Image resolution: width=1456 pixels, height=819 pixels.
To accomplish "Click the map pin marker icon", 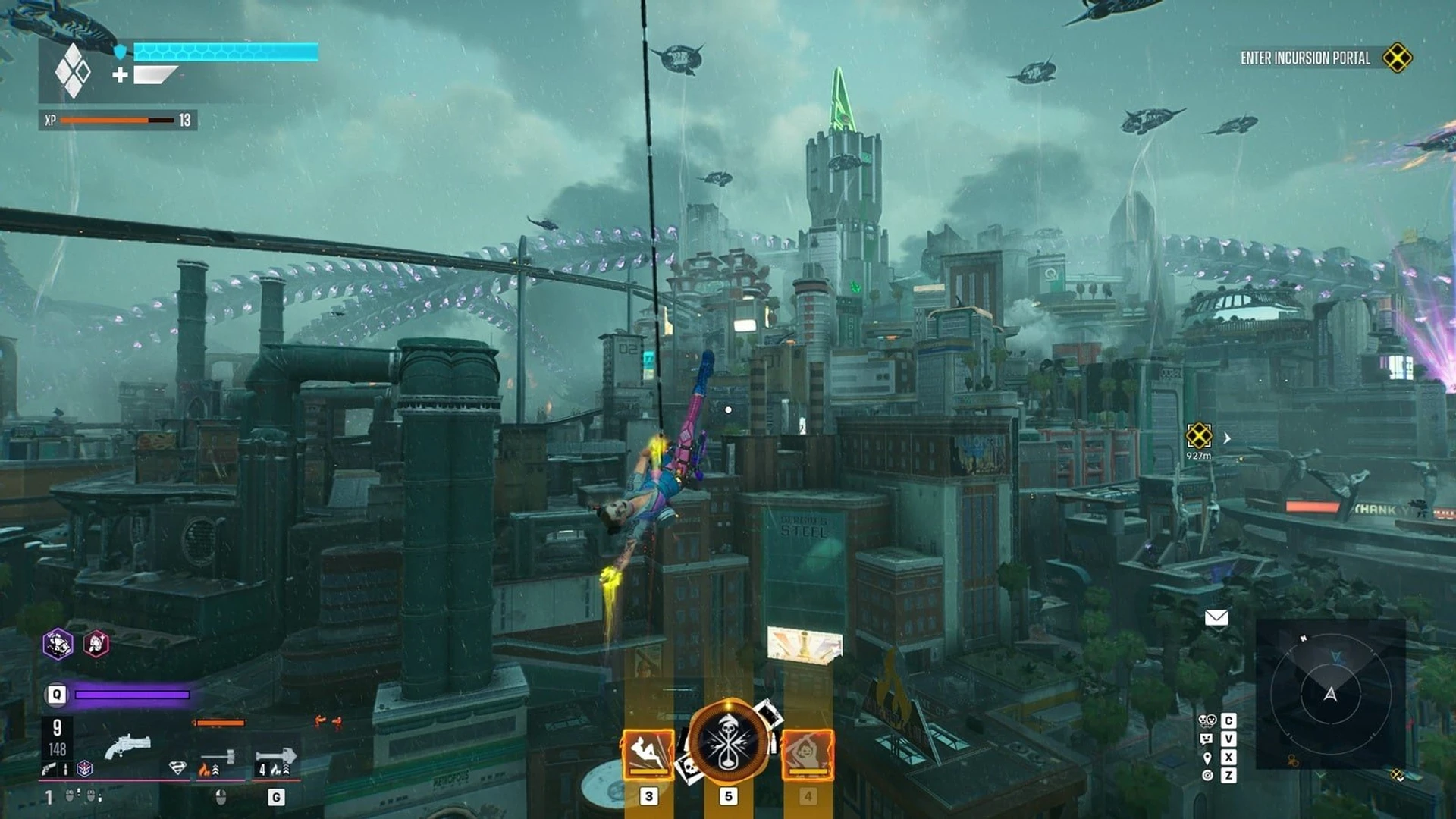I will point(1207,758).
